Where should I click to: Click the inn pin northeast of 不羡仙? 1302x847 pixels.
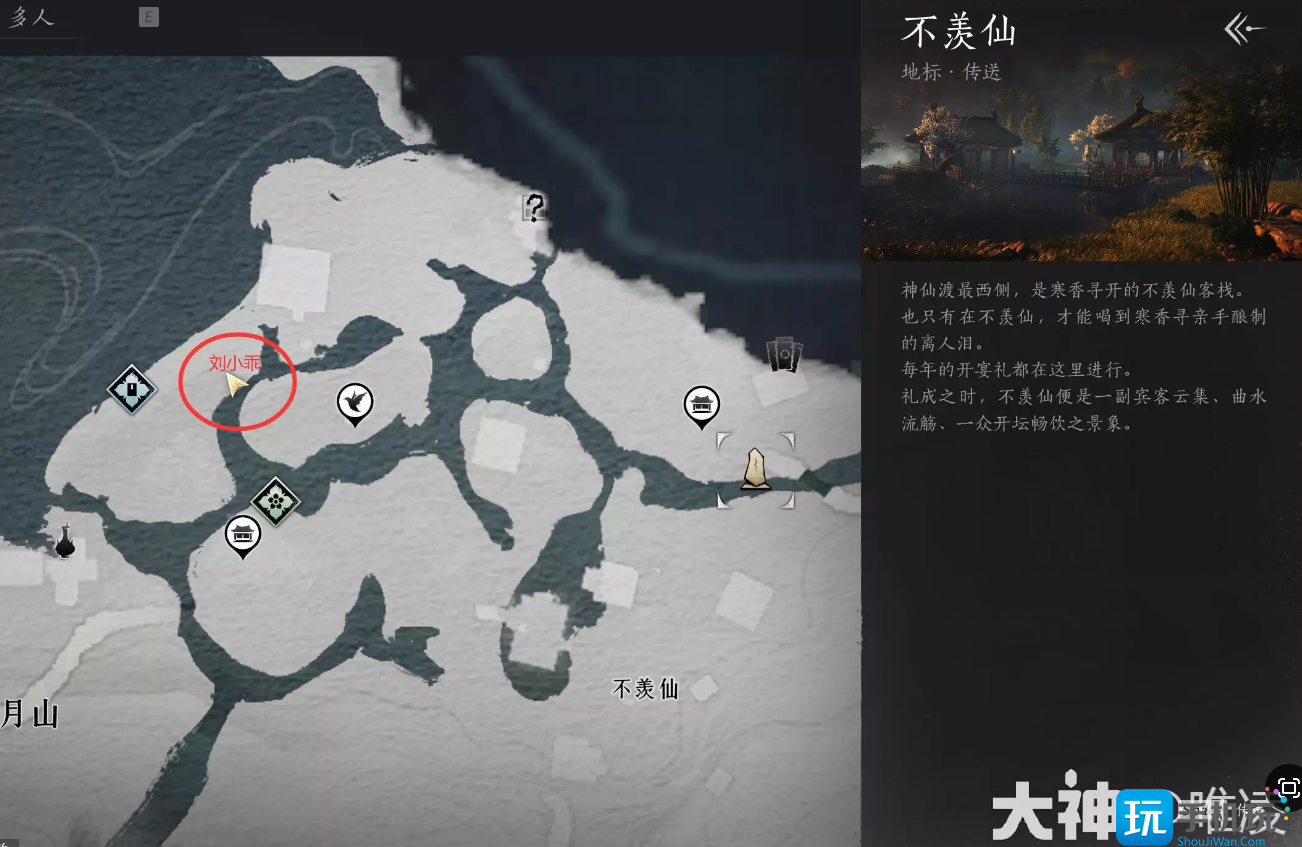[703, 404]
